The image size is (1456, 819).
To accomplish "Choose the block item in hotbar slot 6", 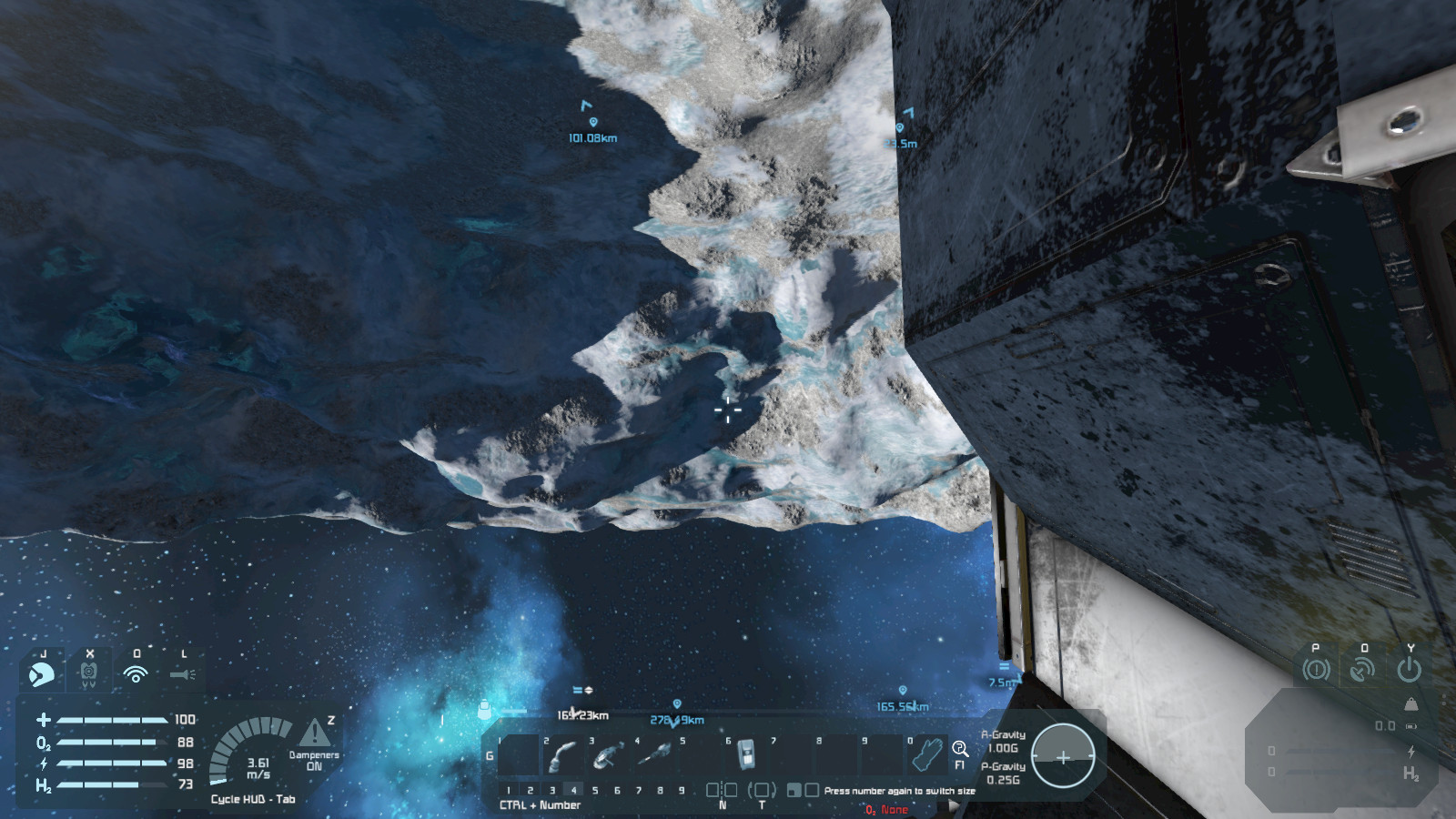I will point(745,755).
